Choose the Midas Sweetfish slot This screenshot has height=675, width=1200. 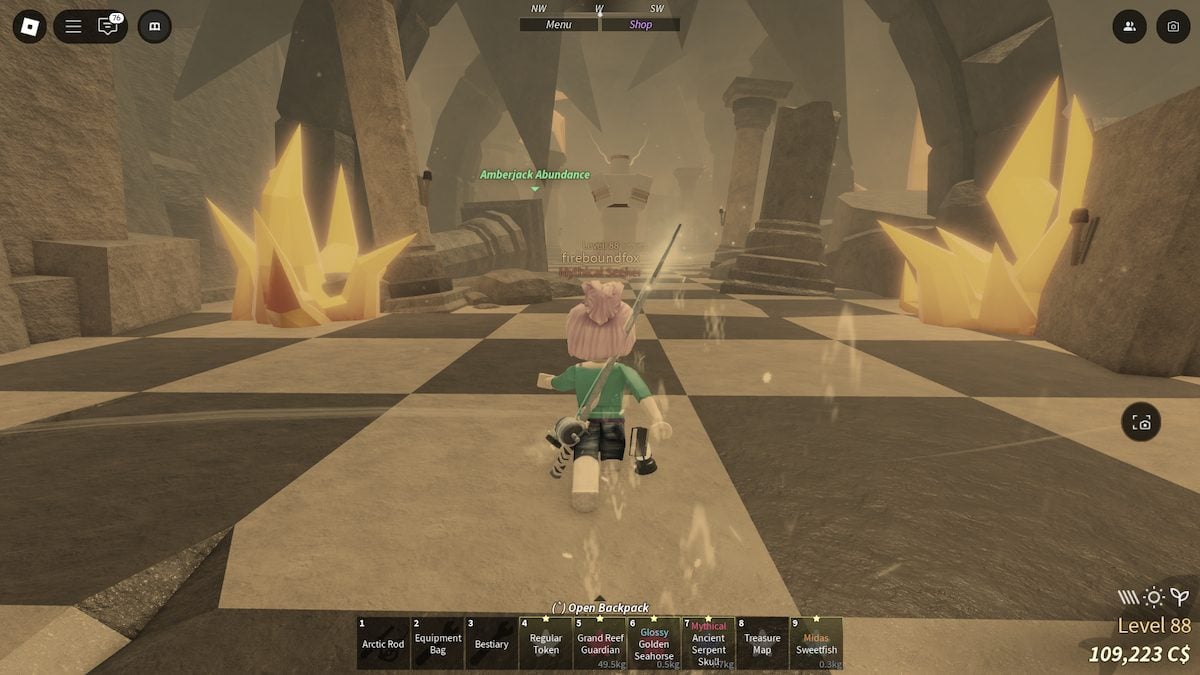pos(816,643)
